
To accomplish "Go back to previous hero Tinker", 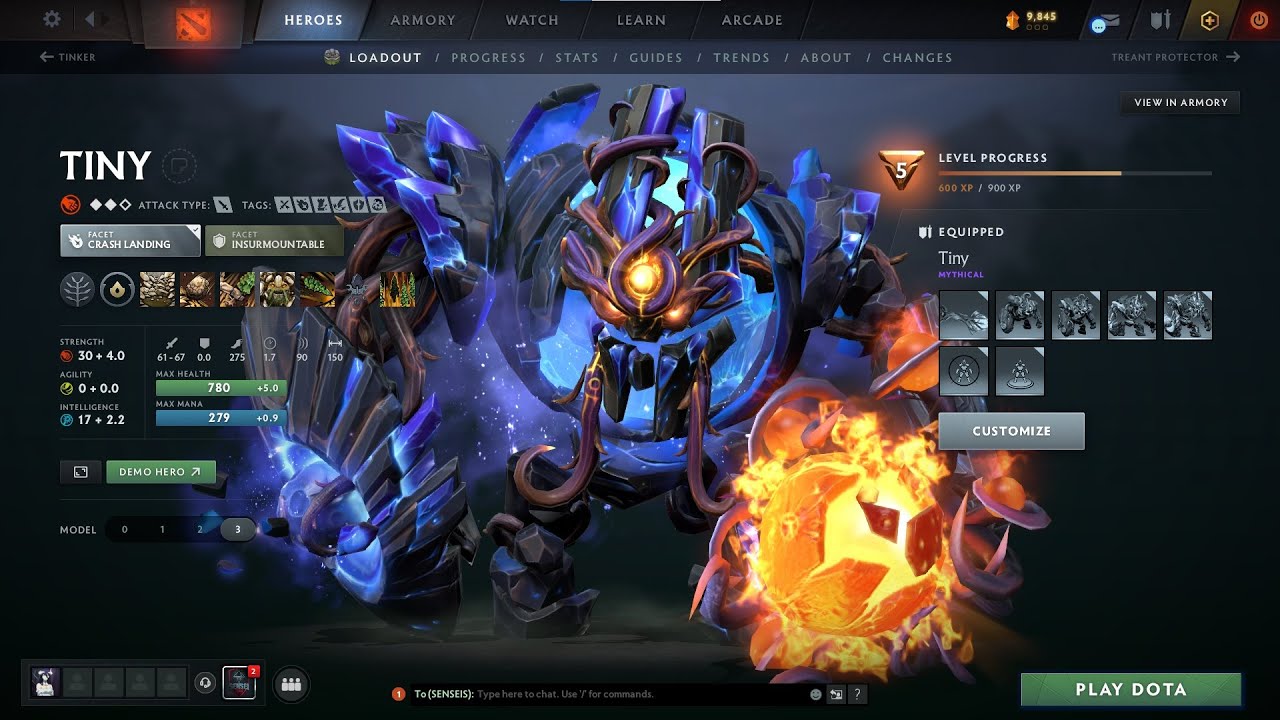I will point(68,57).
